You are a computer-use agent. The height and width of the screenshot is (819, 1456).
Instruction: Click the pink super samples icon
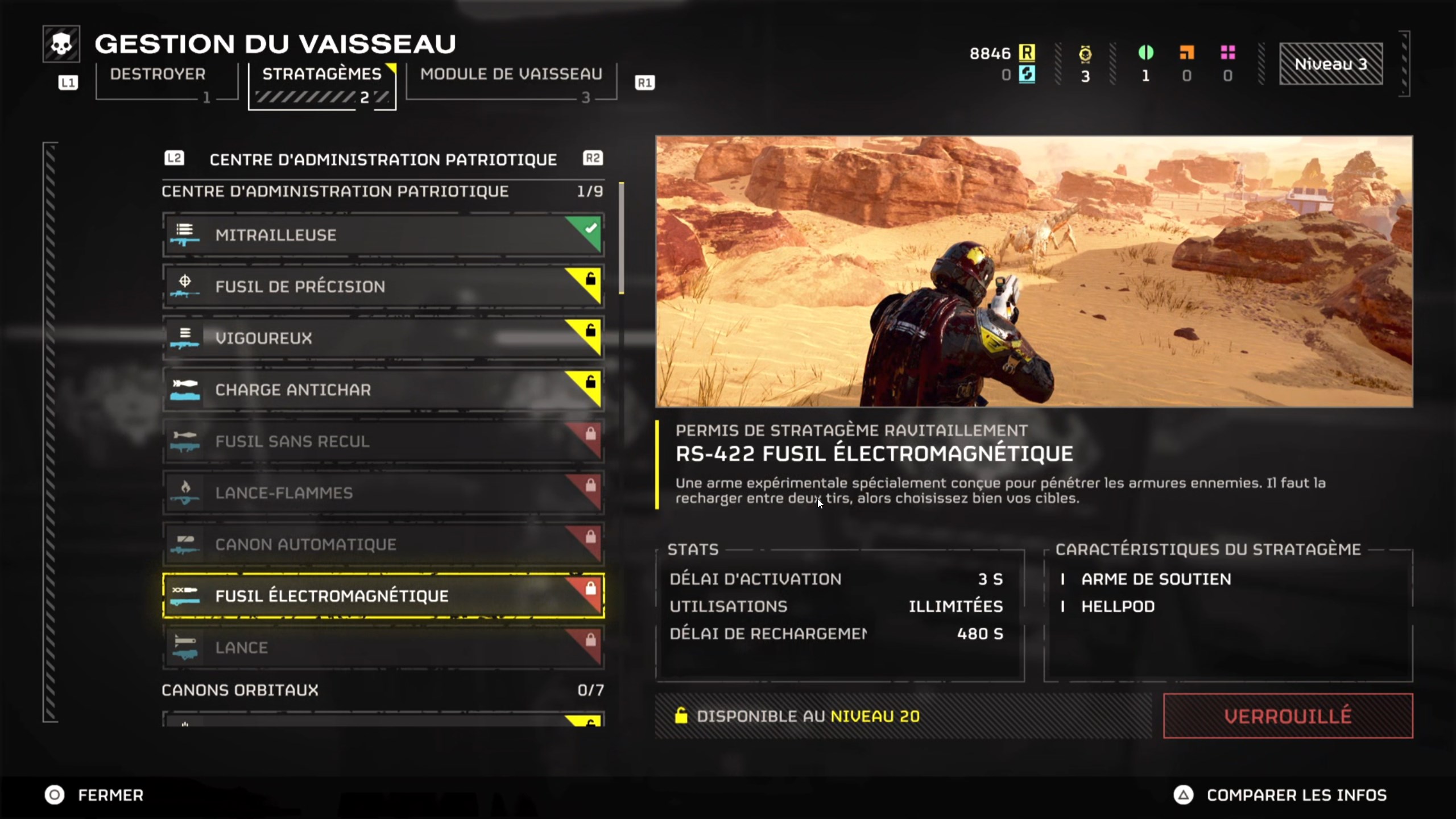click(x=1228, y=53)
